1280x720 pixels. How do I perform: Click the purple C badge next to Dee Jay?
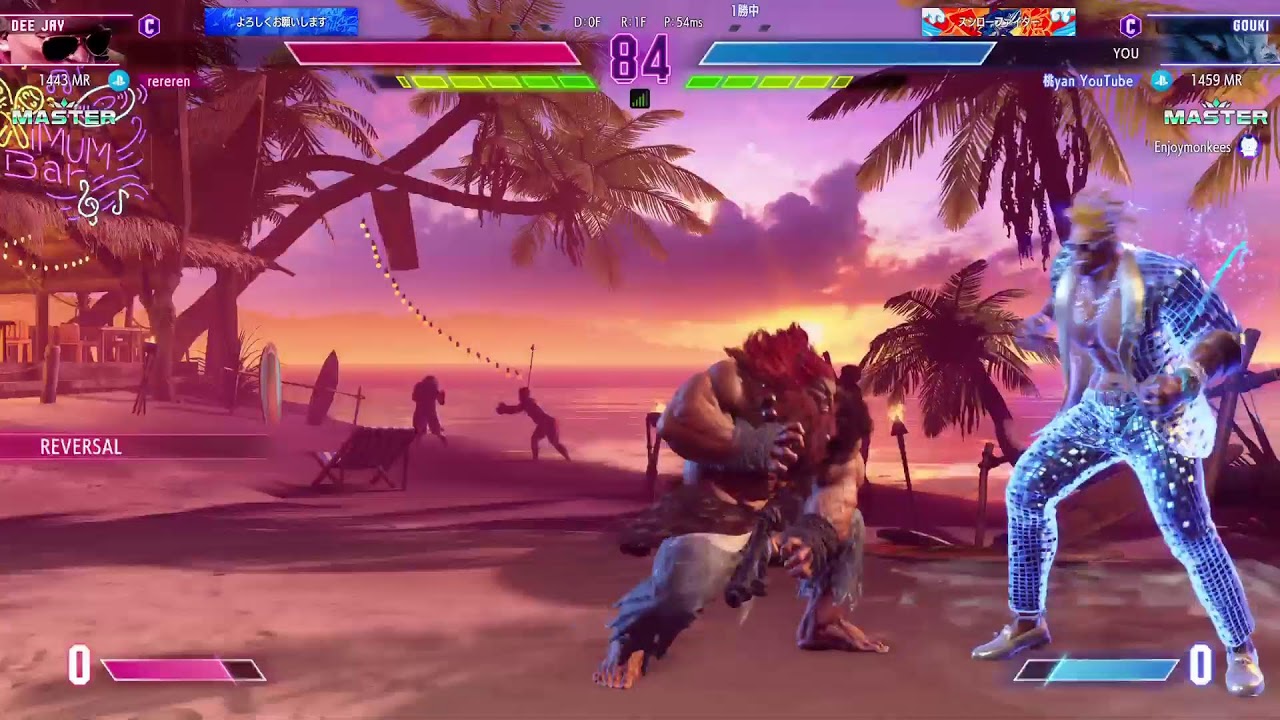click(x=149, y=26)
